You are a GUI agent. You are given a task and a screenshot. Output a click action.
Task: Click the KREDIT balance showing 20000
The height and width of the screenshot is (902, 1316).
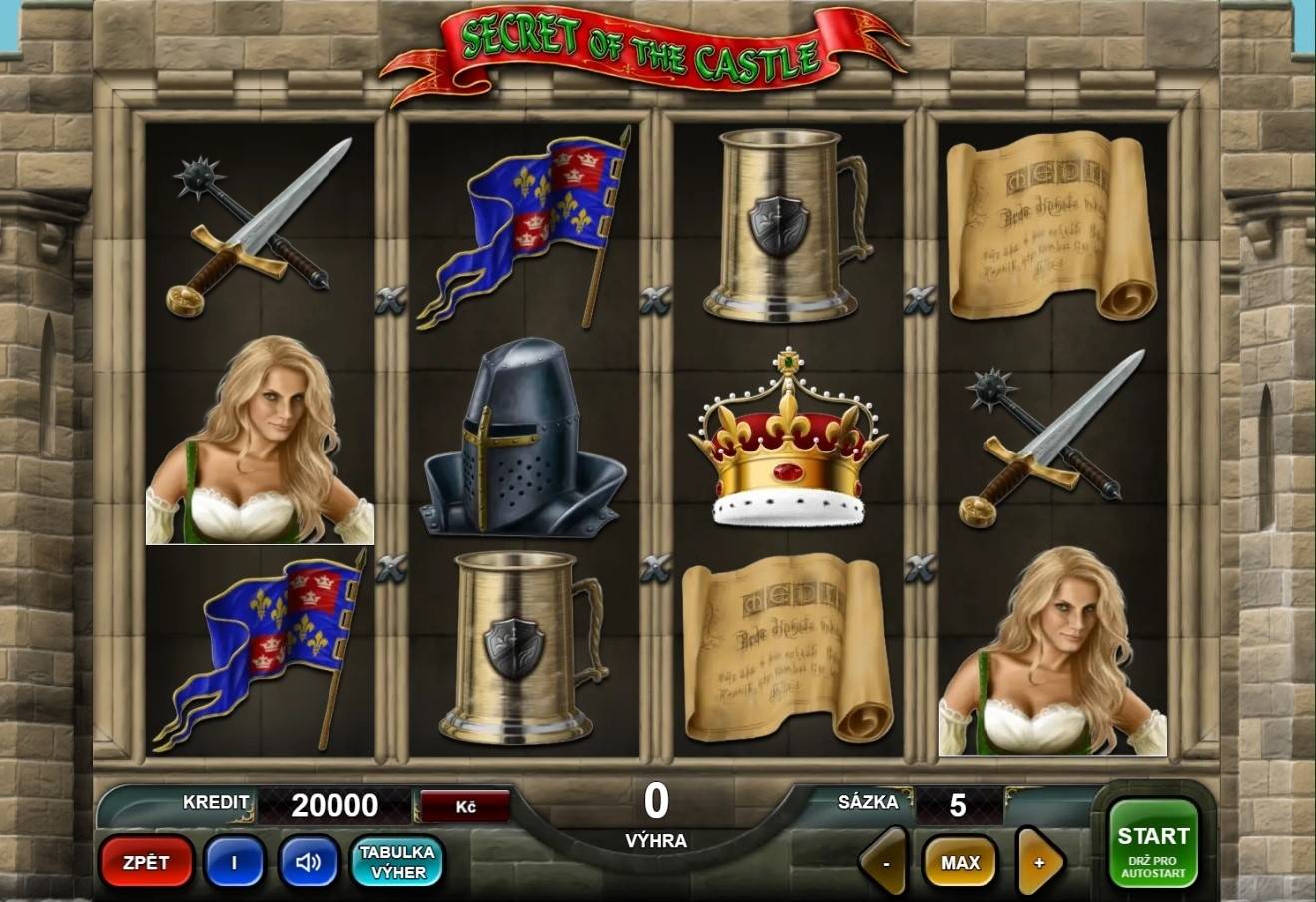click(334, 805)
